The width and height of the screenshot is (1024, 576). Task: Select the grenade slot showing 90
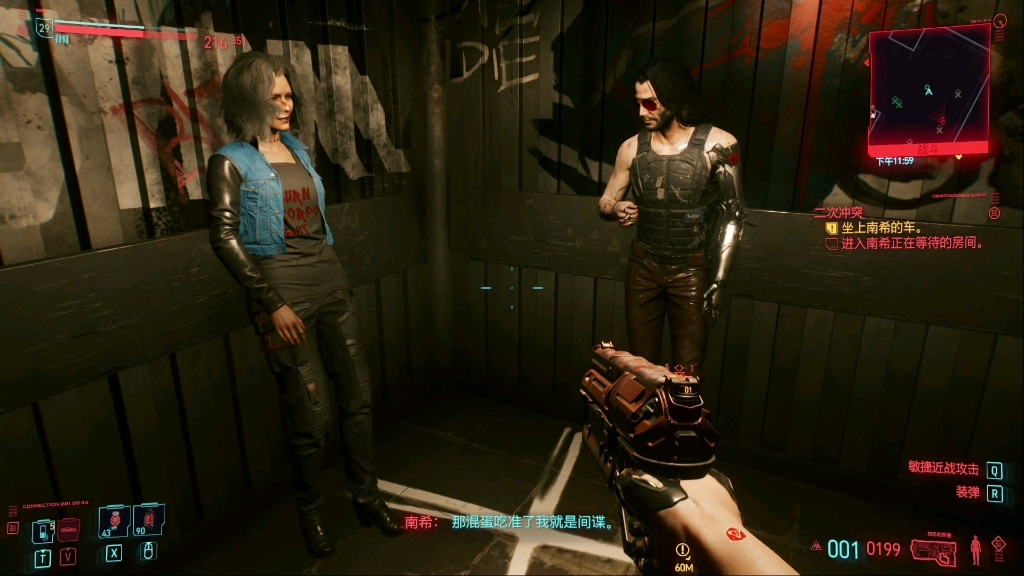coord(148,522)
